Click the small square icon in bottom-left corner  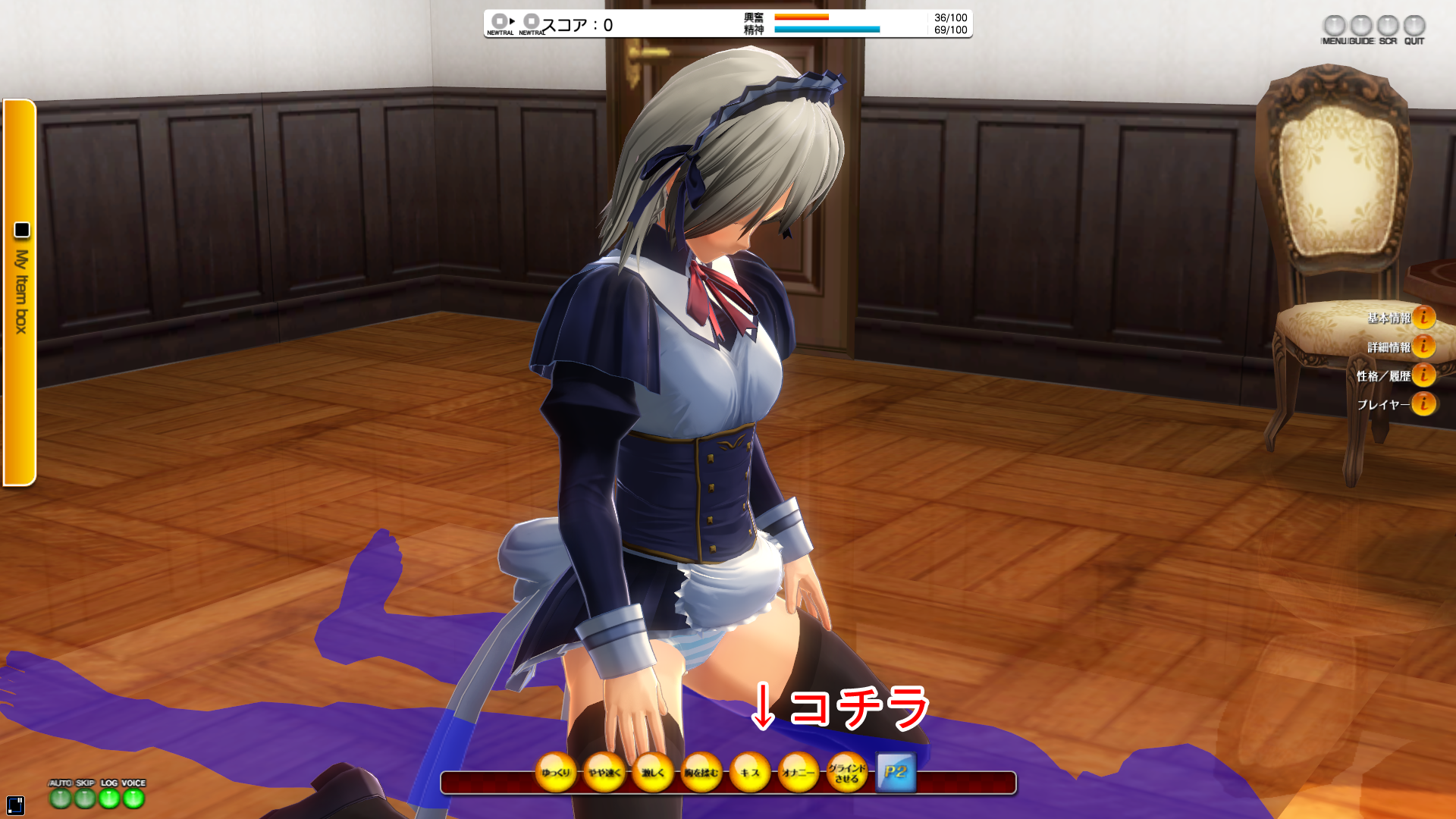pos(15,805)
